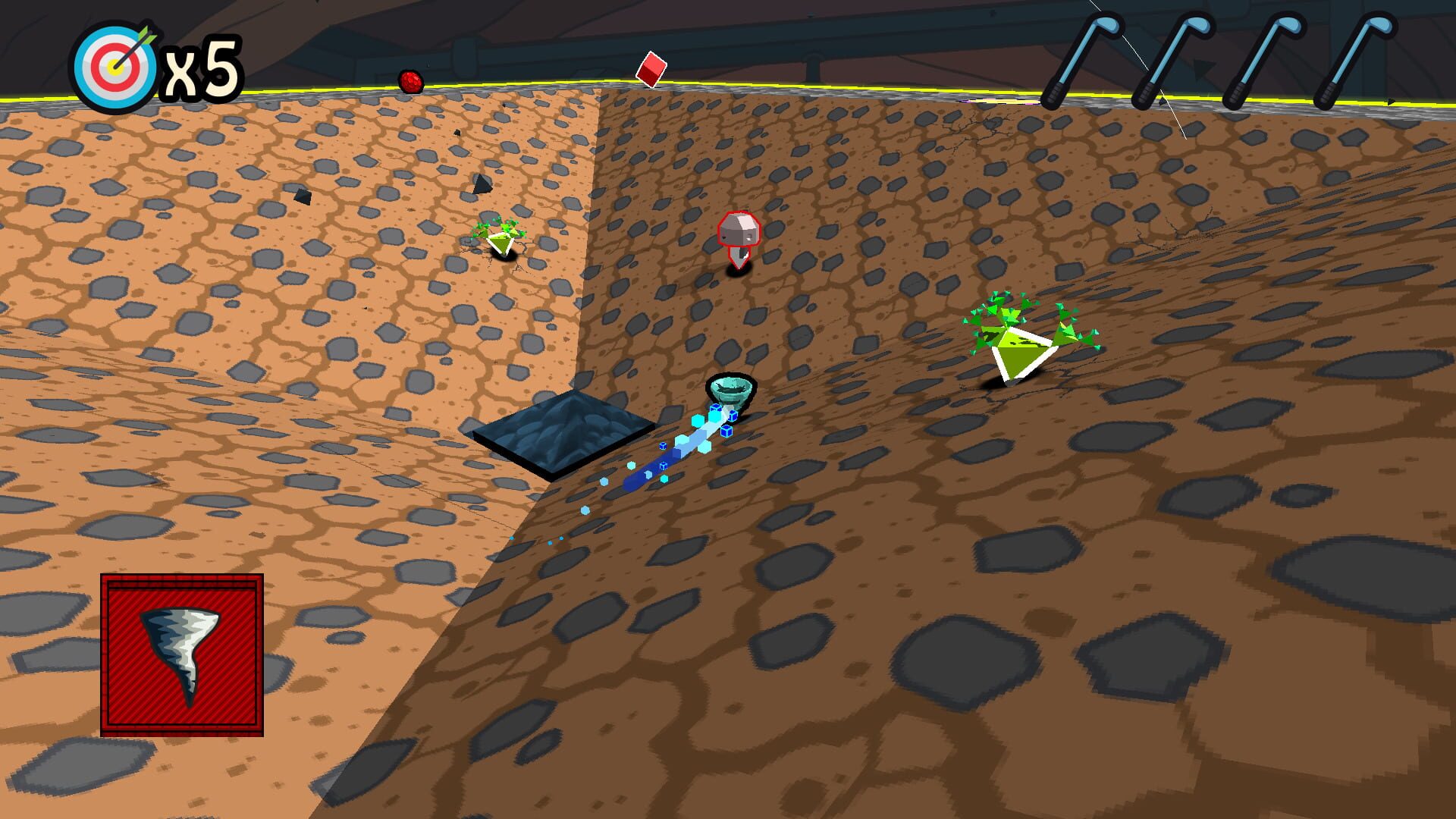Toggle the small green flower on upper slope

coord(500,235)
